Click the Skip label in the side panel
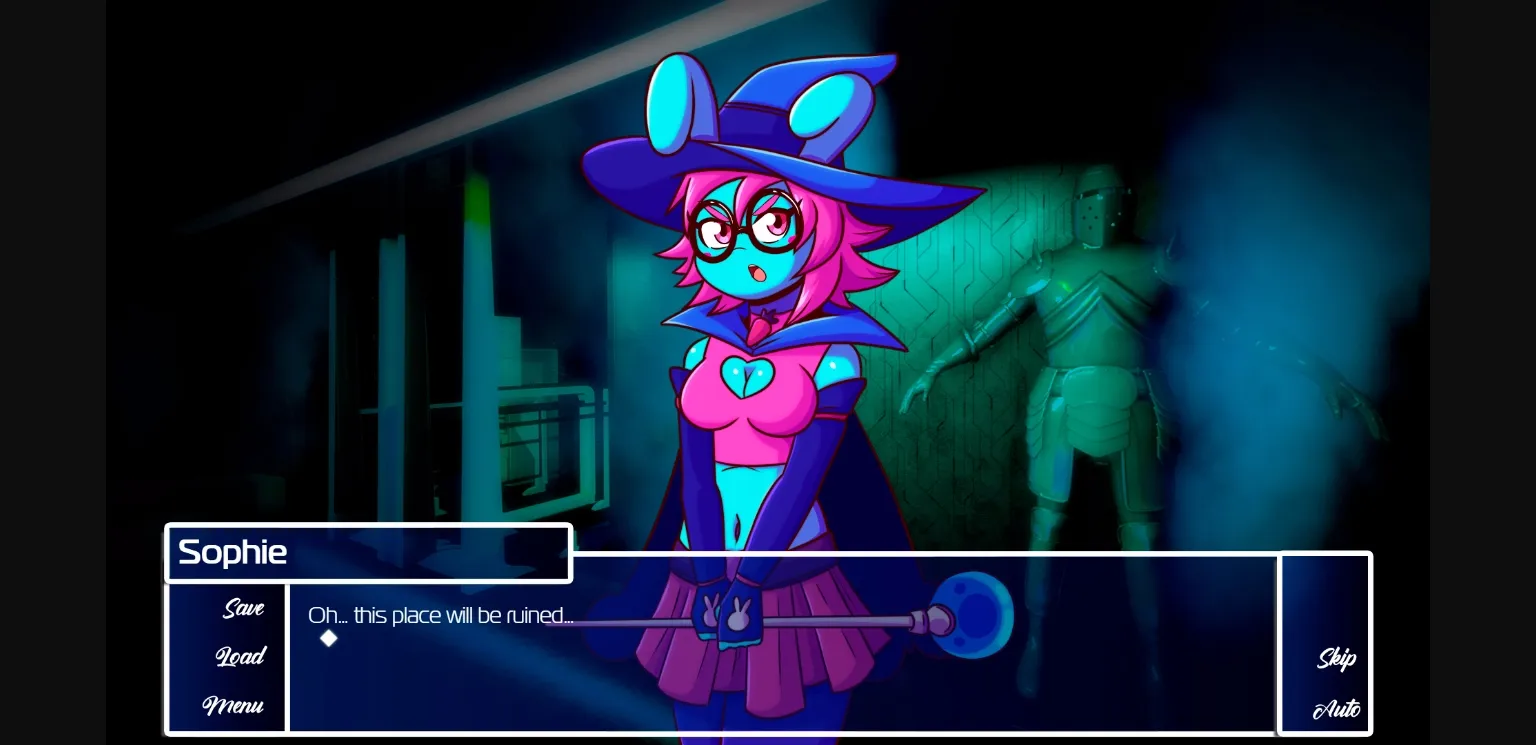The width and height of the screenshot is (1536, 745). tap(1336, 658)
